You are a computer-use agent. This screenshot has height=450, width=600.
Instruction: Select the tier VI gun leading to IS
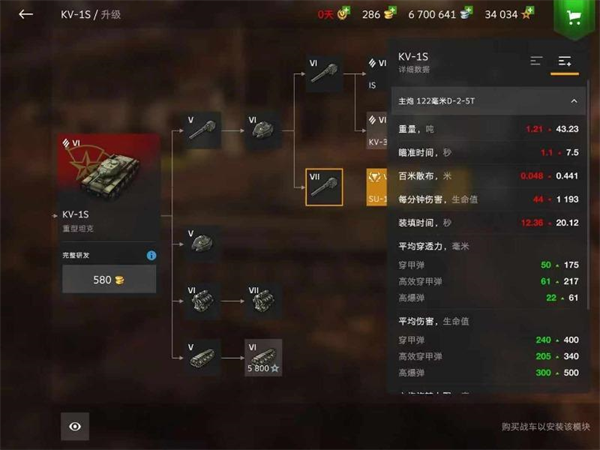tap(324, 74)
